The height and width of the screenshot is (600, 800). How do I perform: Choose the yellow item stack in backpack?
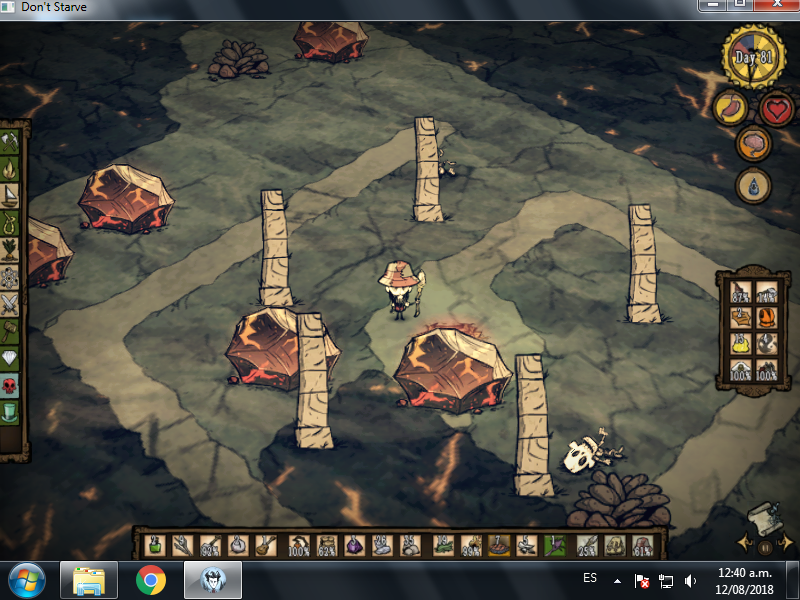click(x=741, y=344)
